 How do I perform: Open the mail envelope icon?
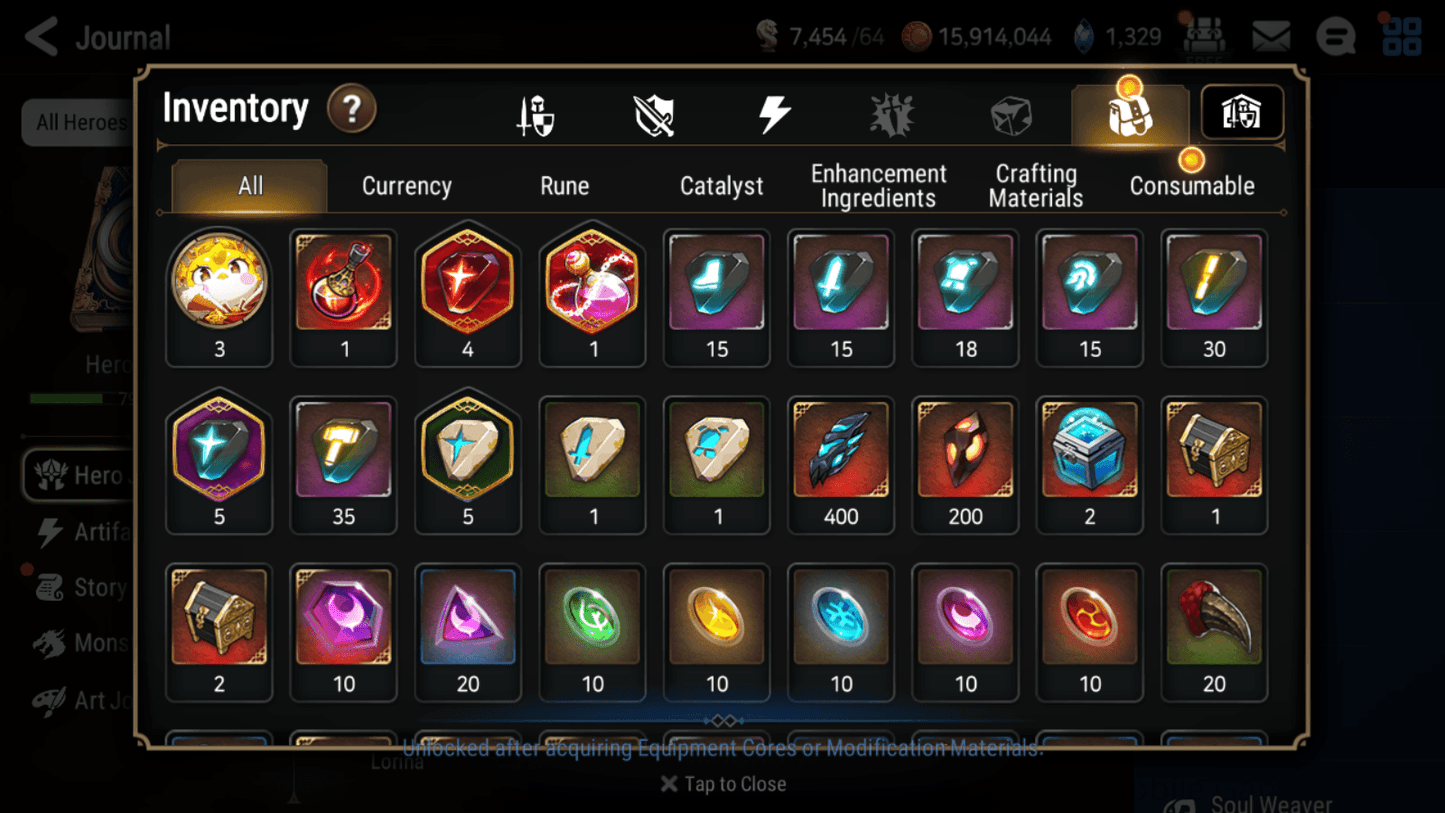point(1270,36)
